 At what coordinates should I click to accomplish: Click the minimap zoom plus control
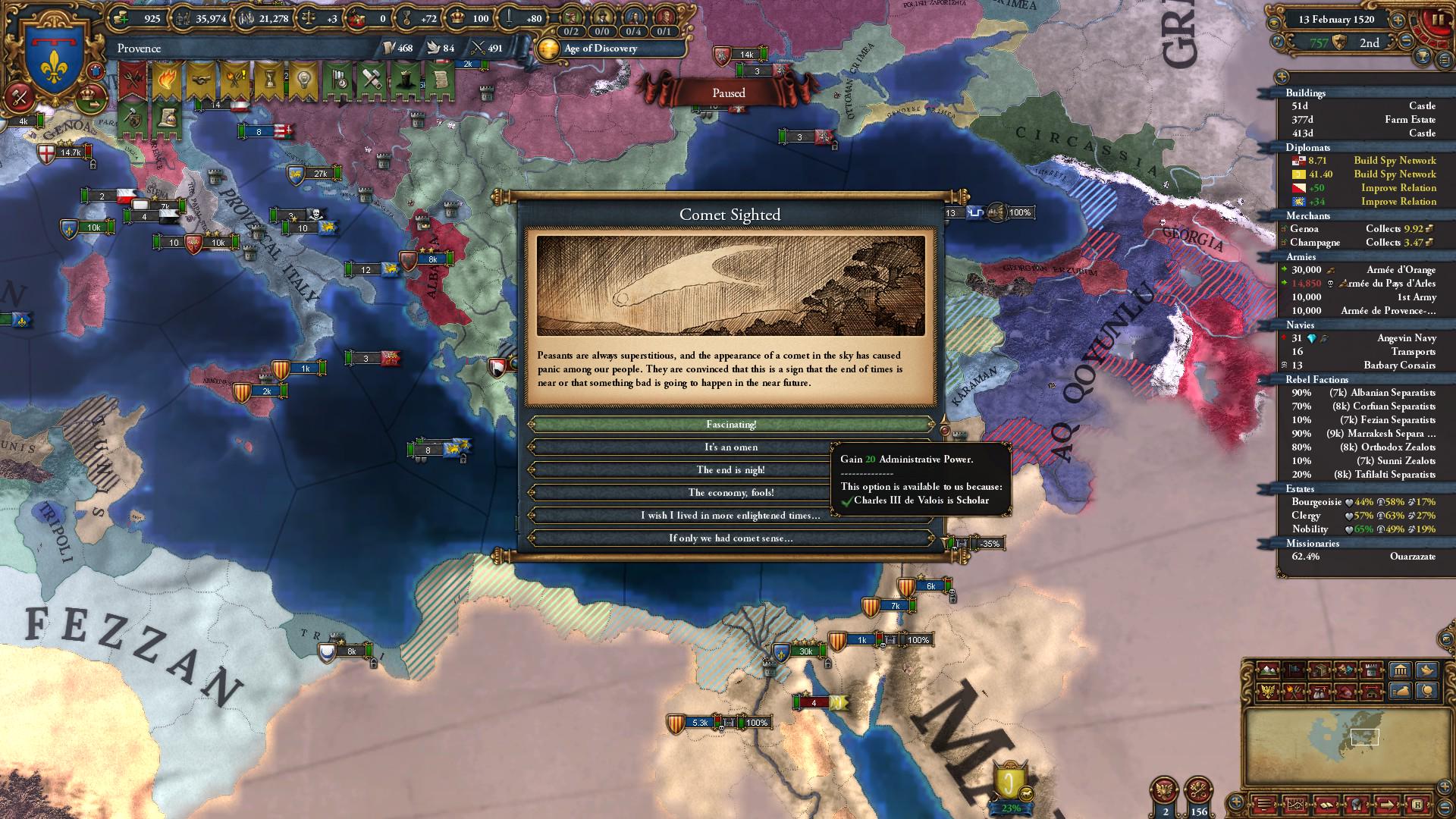tap(1442, 786)
